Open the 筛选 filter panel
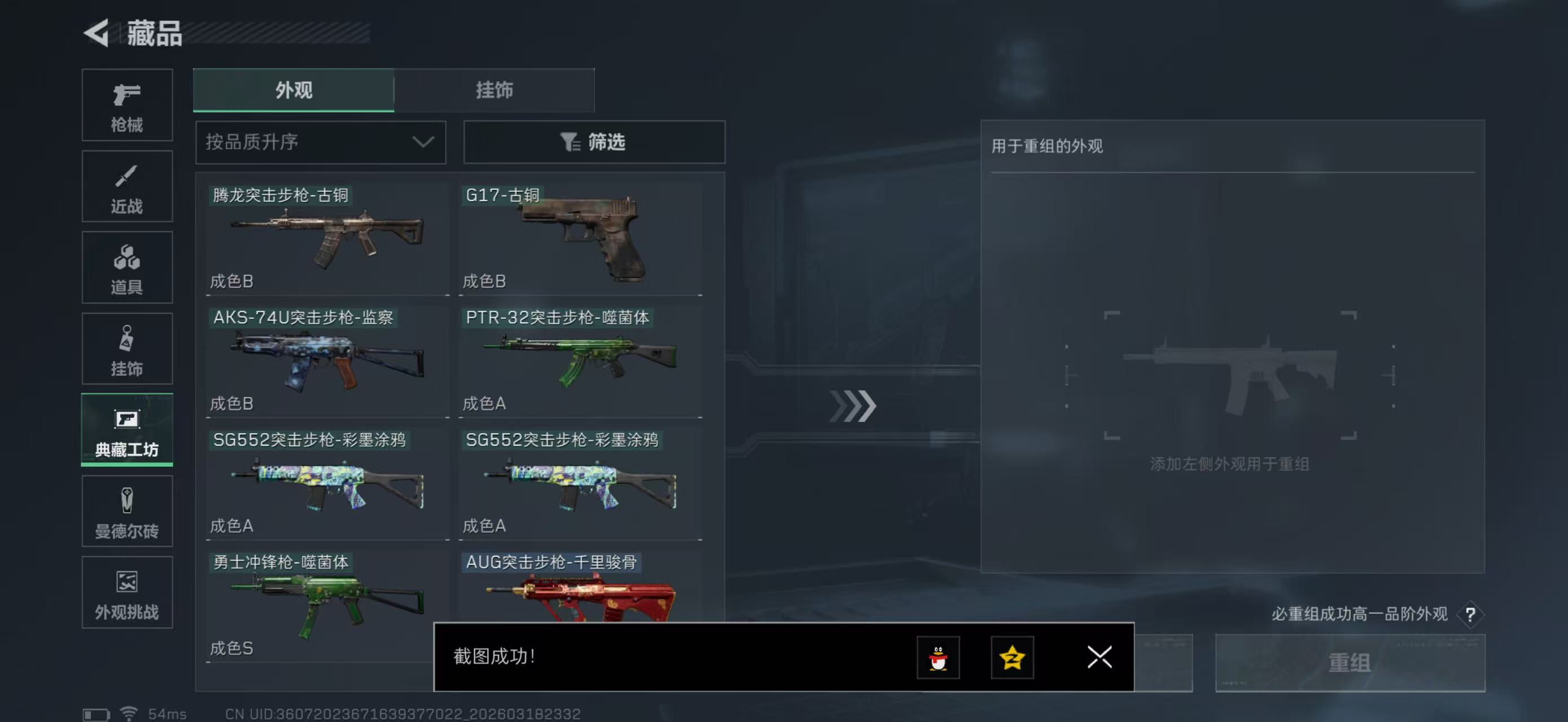 (594, 142)
